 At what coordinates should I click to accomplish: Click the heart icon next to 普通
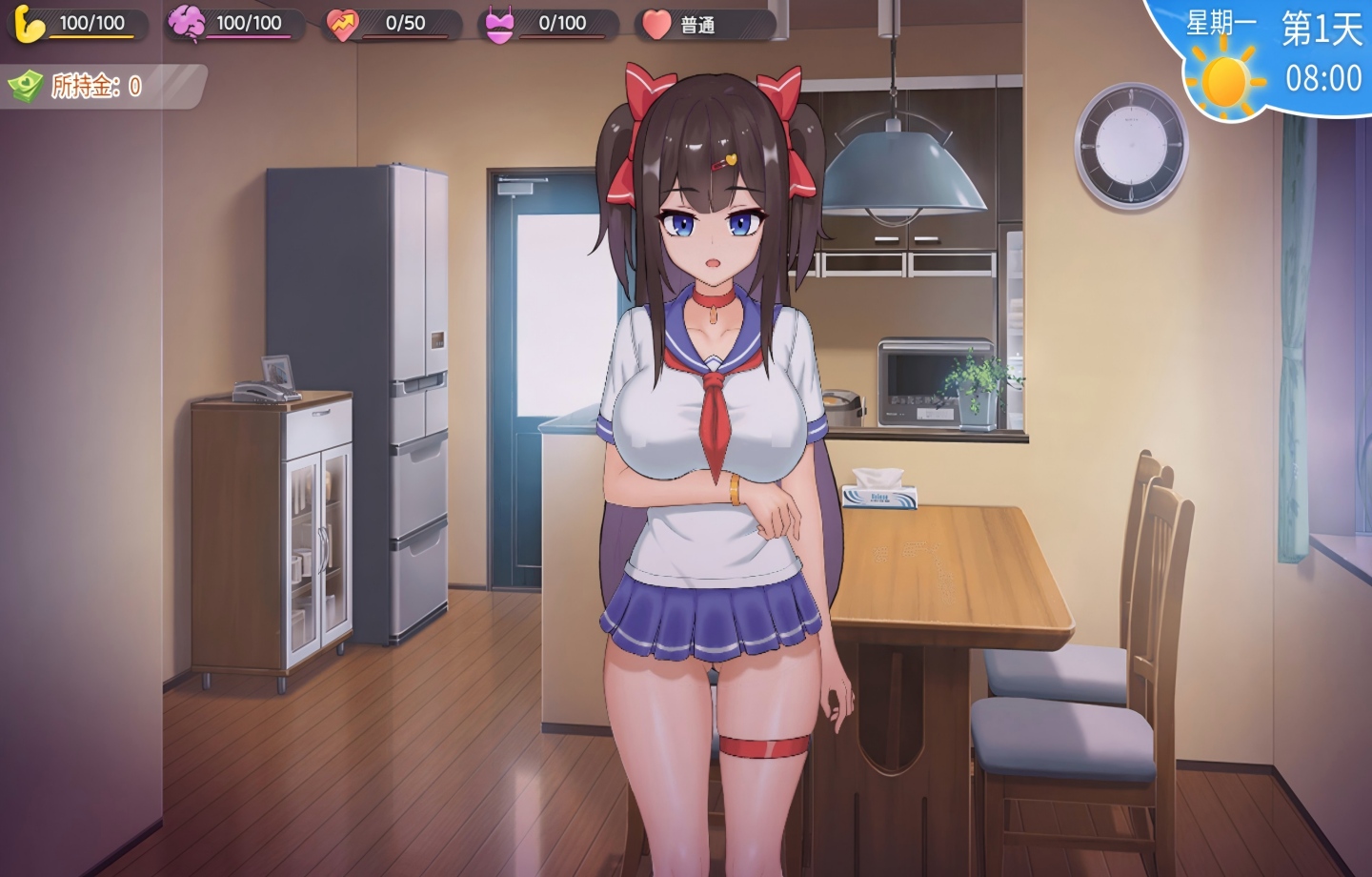pyautogui.click(x=657, y=27)
